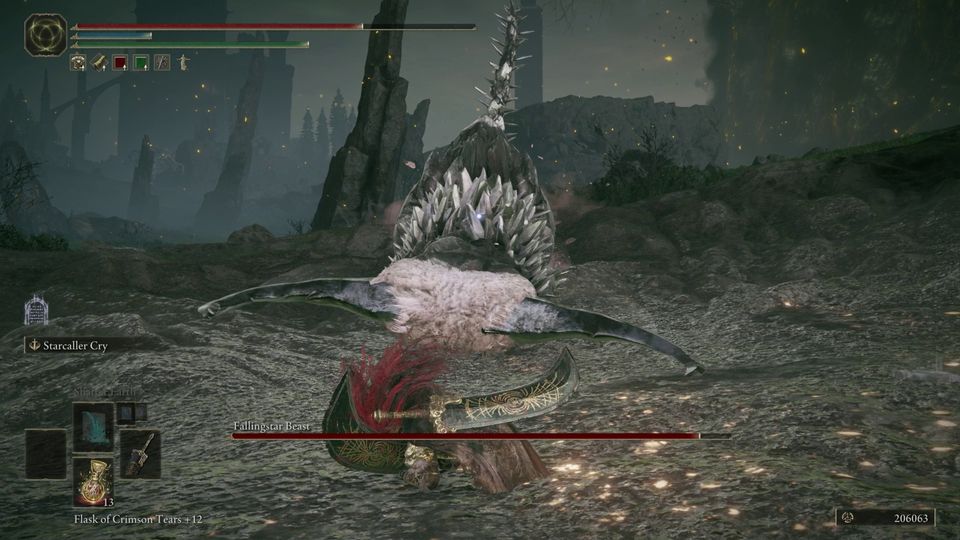Check the scroll-shaped buff icon
Viewport: 960px width, 540px height.
pyautogui.click(x=100, y=63)
